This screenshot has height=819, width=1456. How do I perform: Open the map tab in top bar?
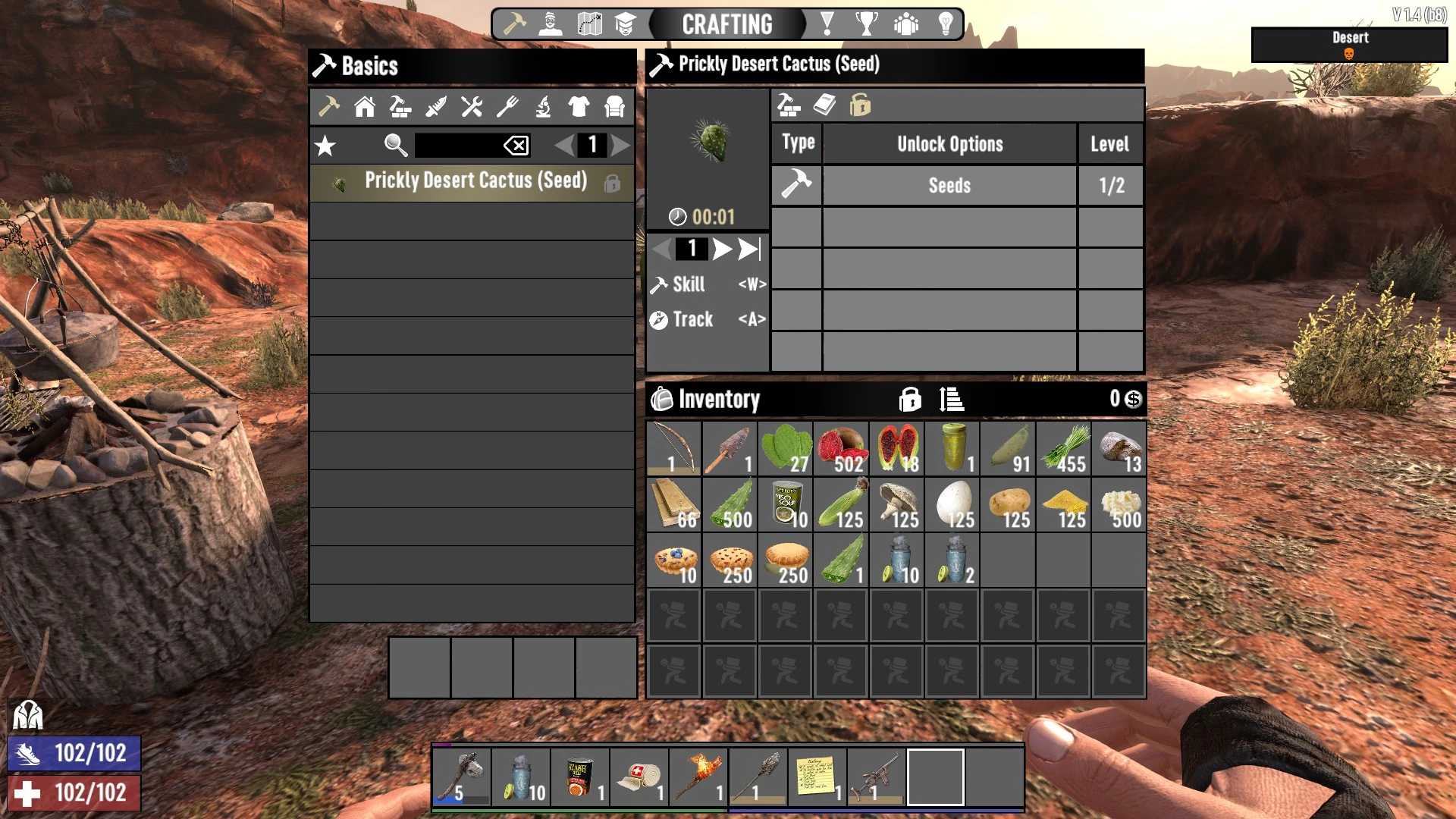[x=589, y=24]
